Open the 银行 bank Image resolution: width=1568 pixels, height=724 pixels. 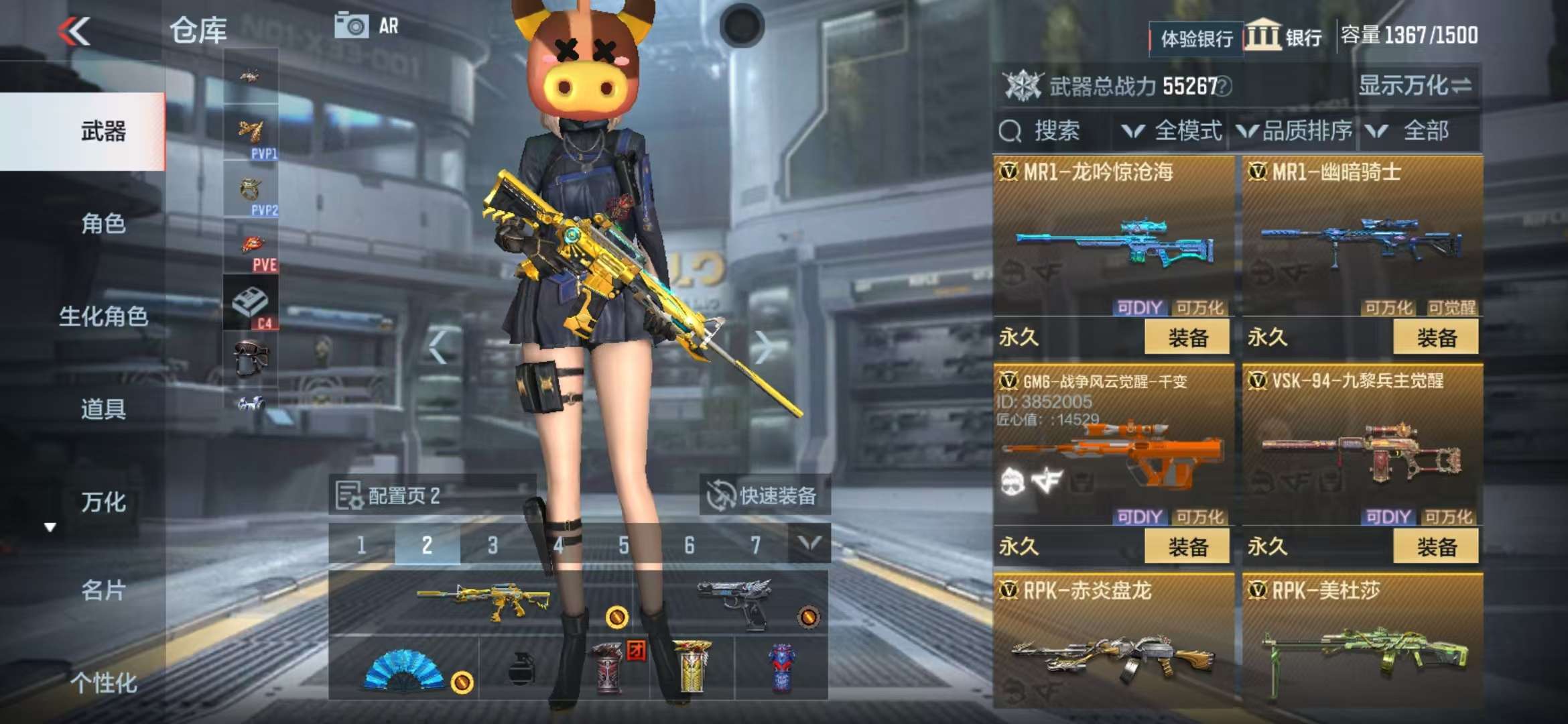point(1284,36)
